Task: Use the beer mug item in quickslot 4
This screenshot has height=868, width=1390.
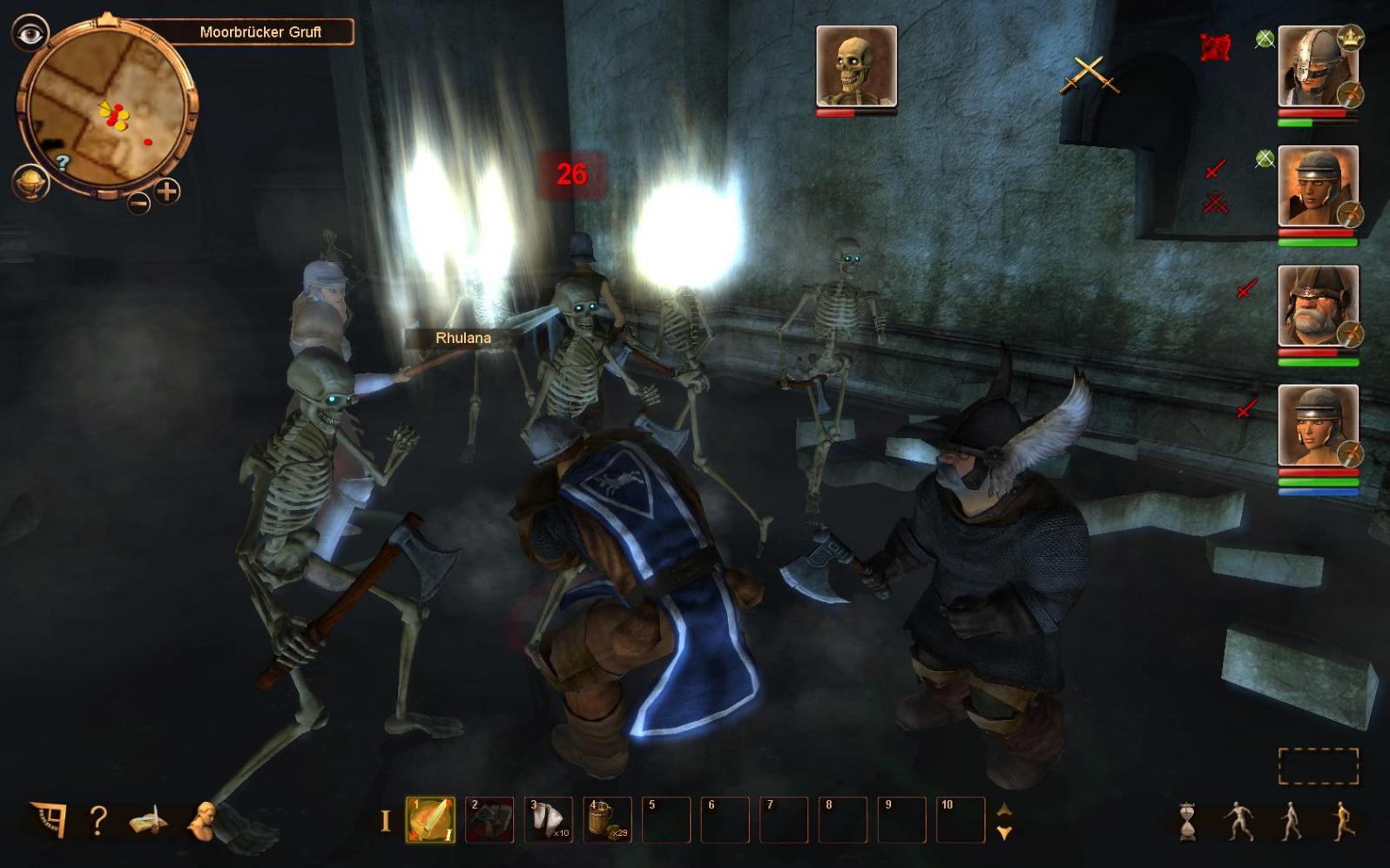Action: [607, 820]
